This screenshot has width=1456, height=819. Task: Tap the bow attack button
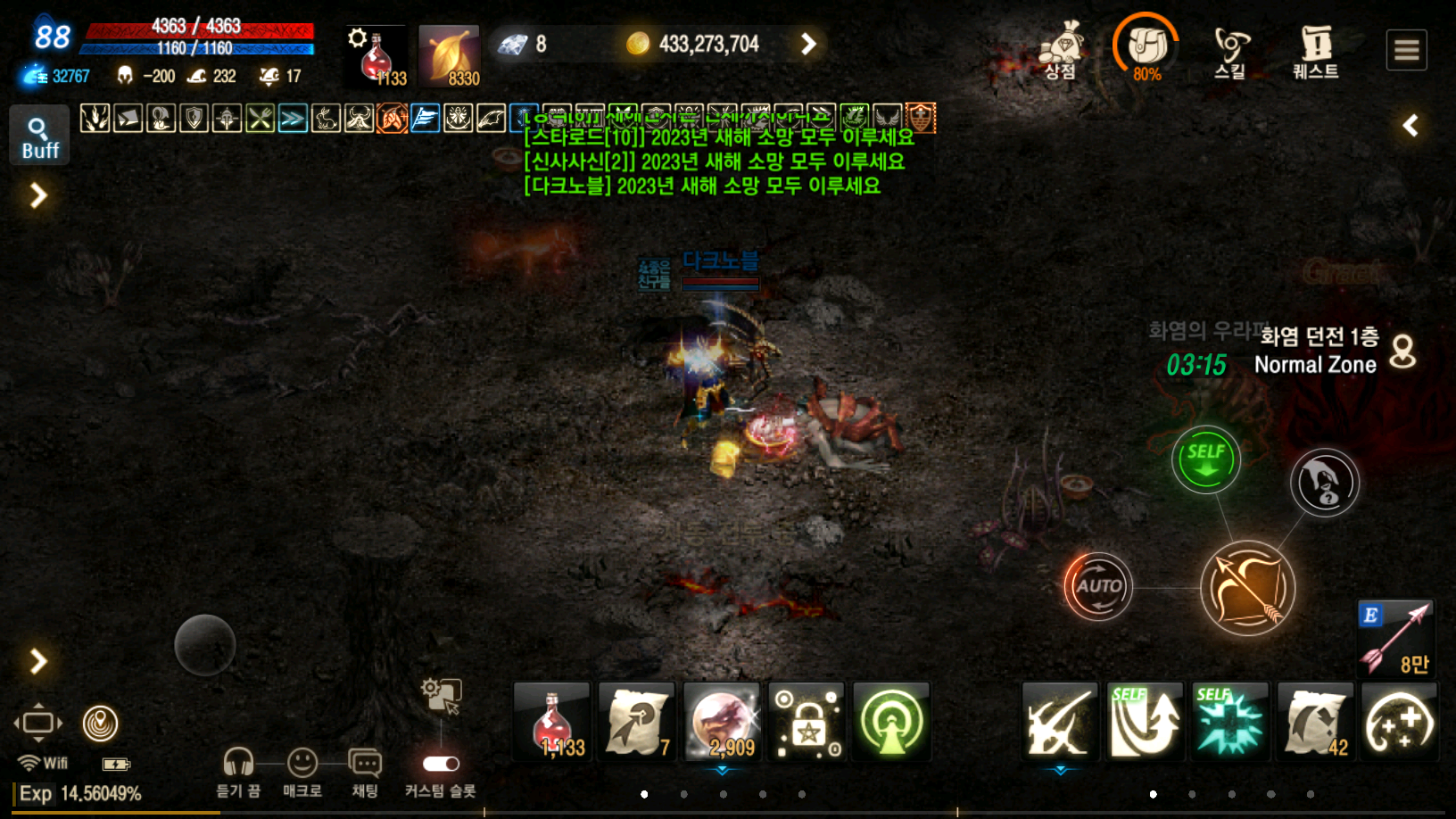tap(1247, 588)
